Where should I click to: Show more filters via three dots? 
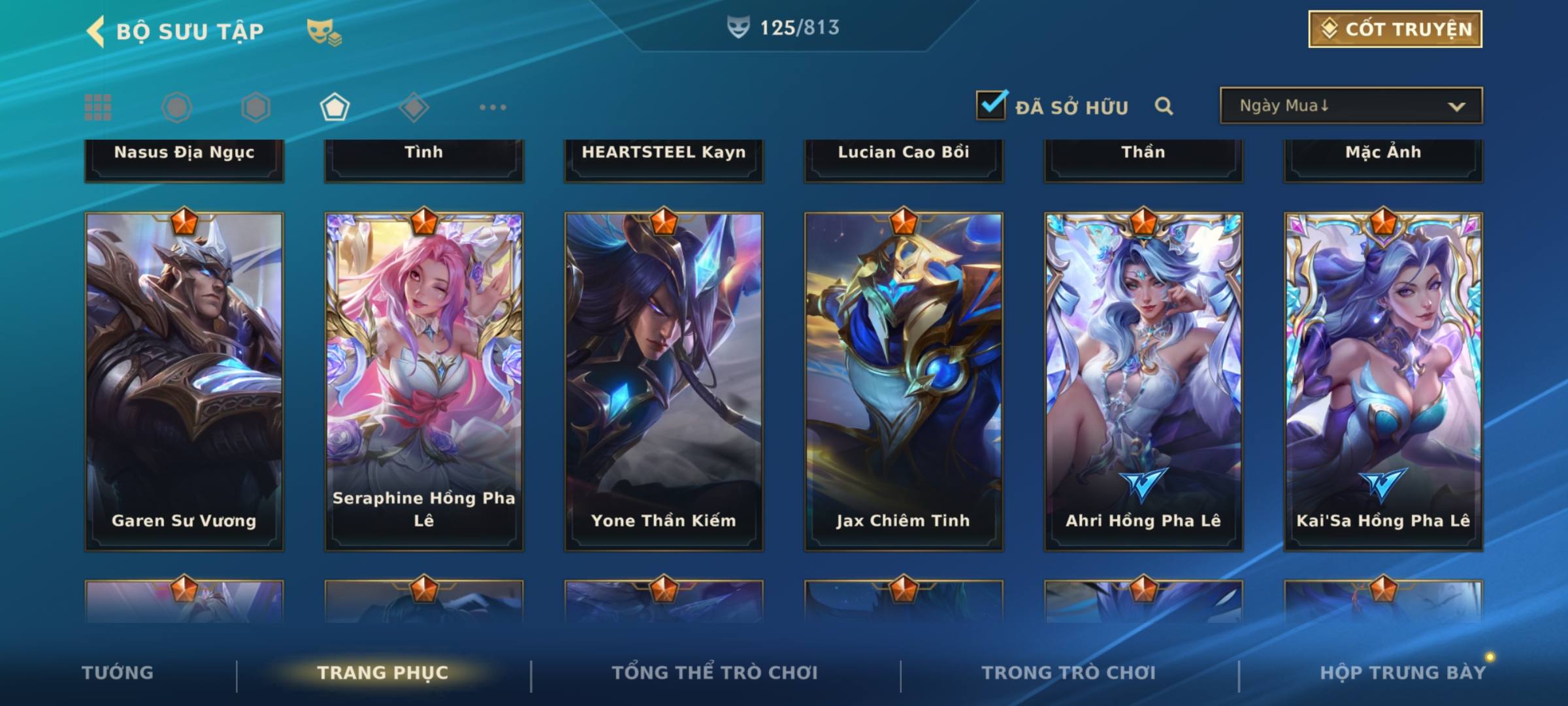[x=493, y=107]
